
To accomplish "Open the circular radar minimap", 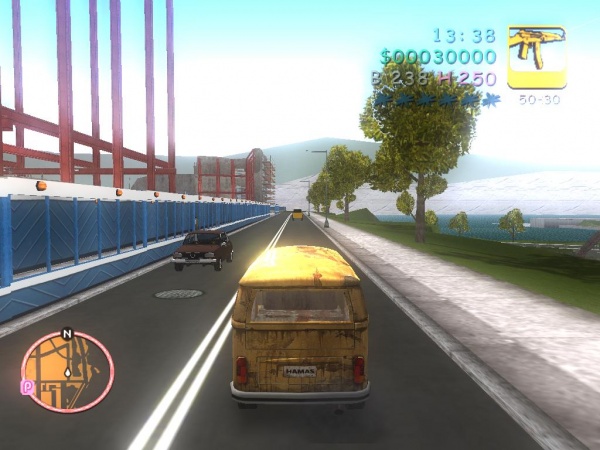I will tap(68, 371).
